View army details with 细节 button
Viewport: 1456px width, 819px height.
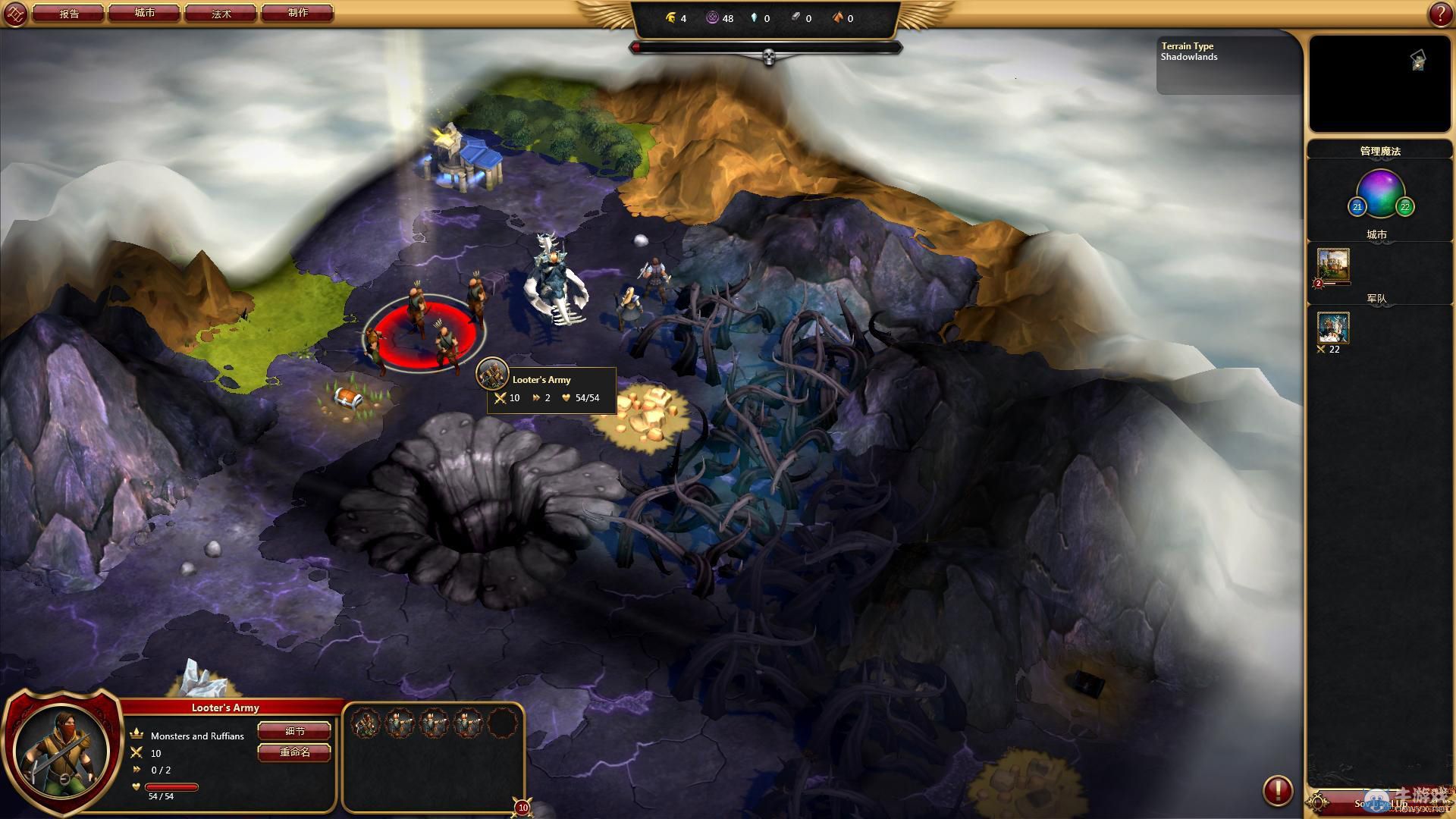pos(294,731)
